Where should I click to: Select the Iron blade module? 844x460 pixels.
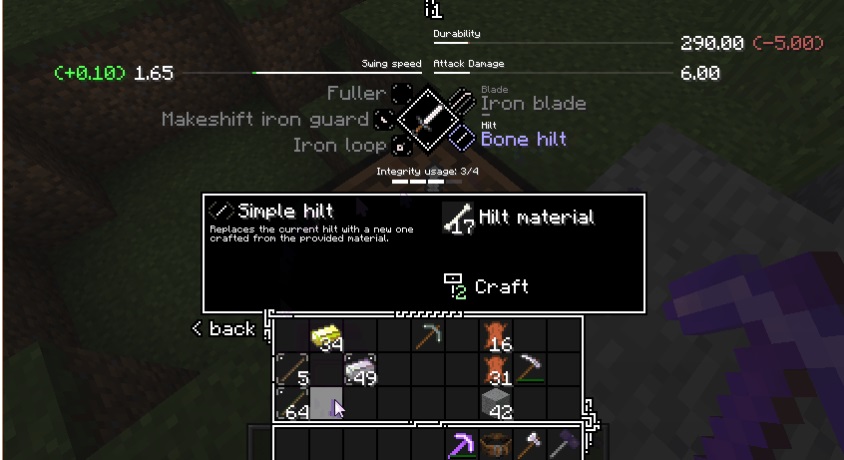533,103
